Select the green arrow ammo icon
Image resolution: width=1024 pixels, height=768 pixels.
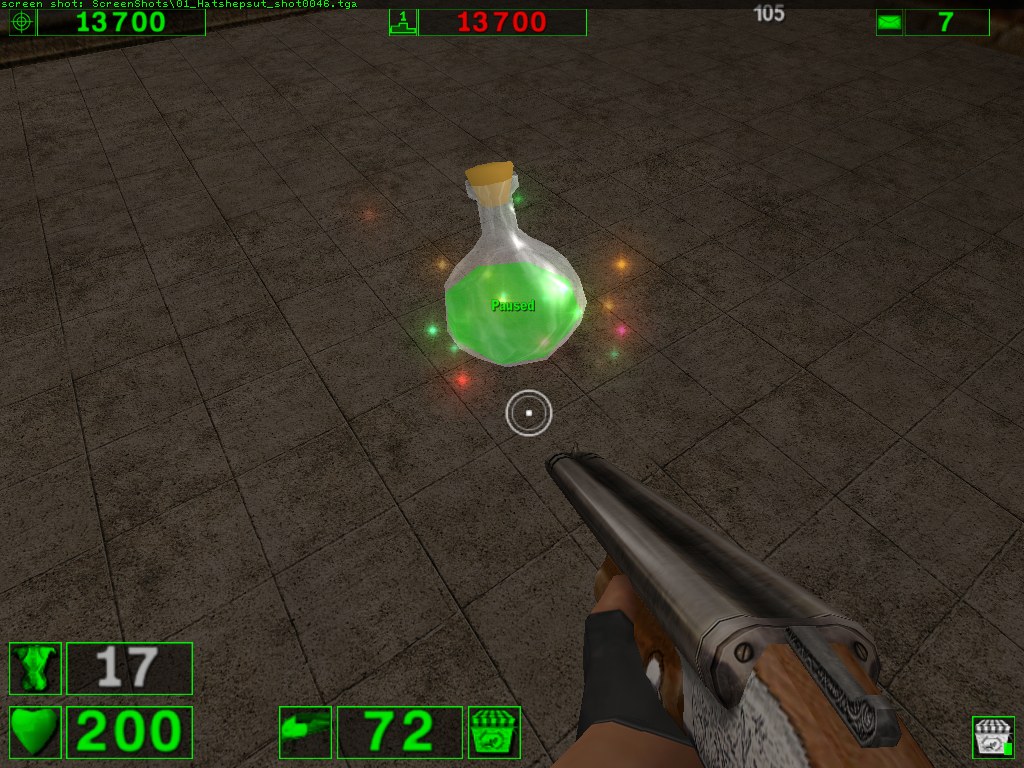(305, 732)
